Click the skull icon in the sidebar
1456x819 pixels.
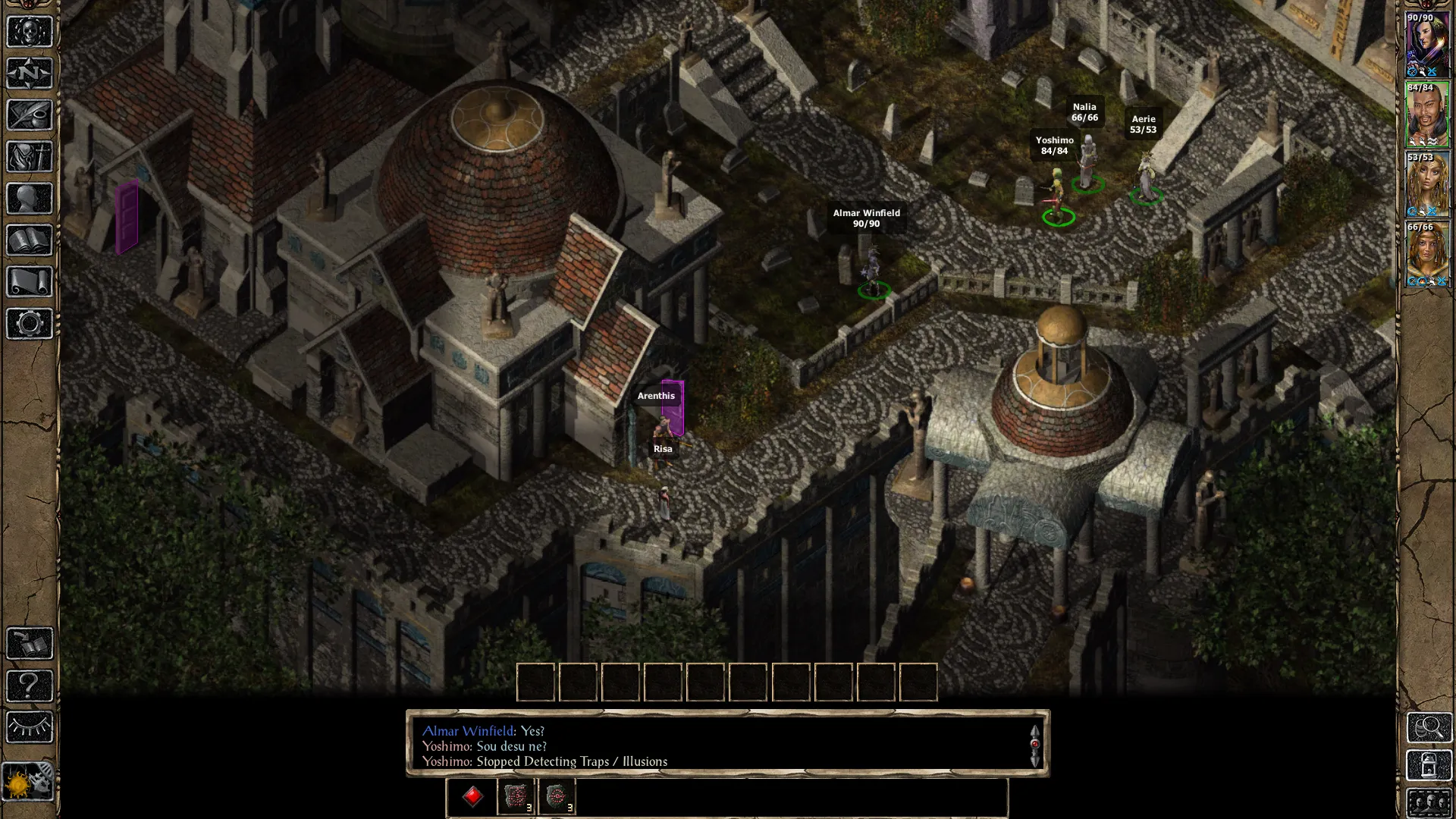pos(30,32)
